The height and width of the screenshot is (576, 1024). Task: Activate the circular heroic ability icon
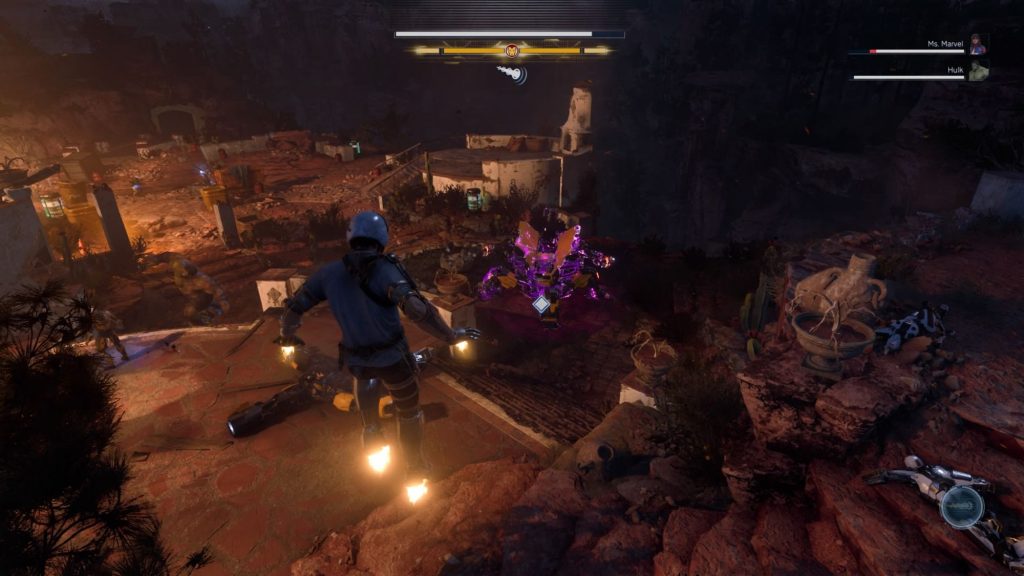[961, 506]
